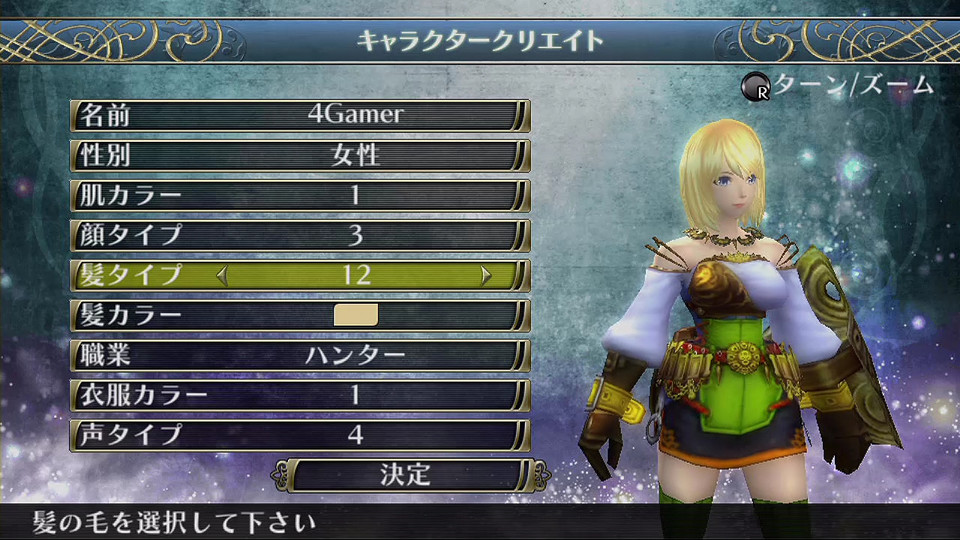Select the 衣服カラー clothing color row

(x=300, y=395)
